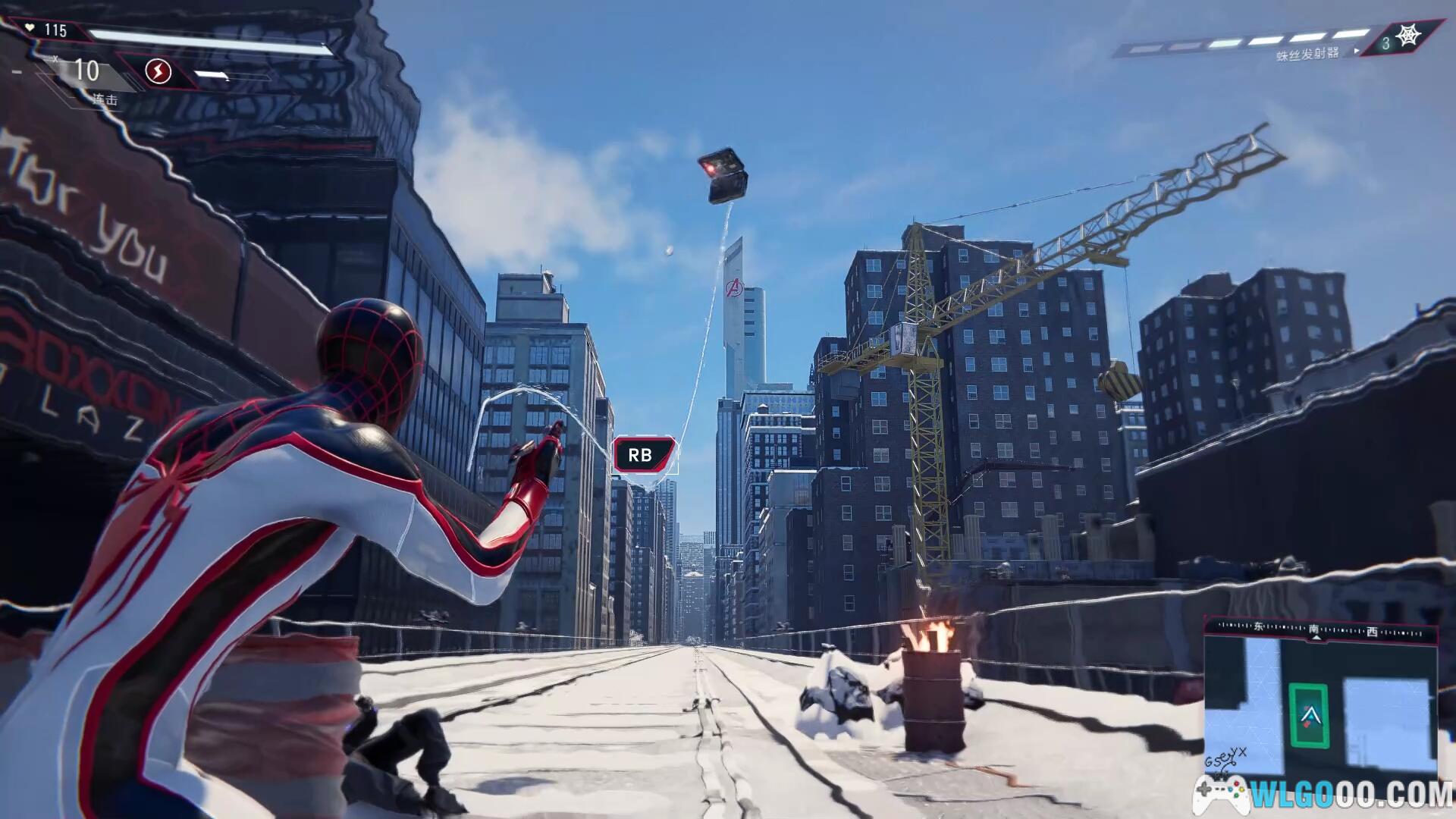This screenshot has height=819, width=1456.
Task: Activate the red lightning venom power icon
Action: pyautogui.click(x=158, y=72)
